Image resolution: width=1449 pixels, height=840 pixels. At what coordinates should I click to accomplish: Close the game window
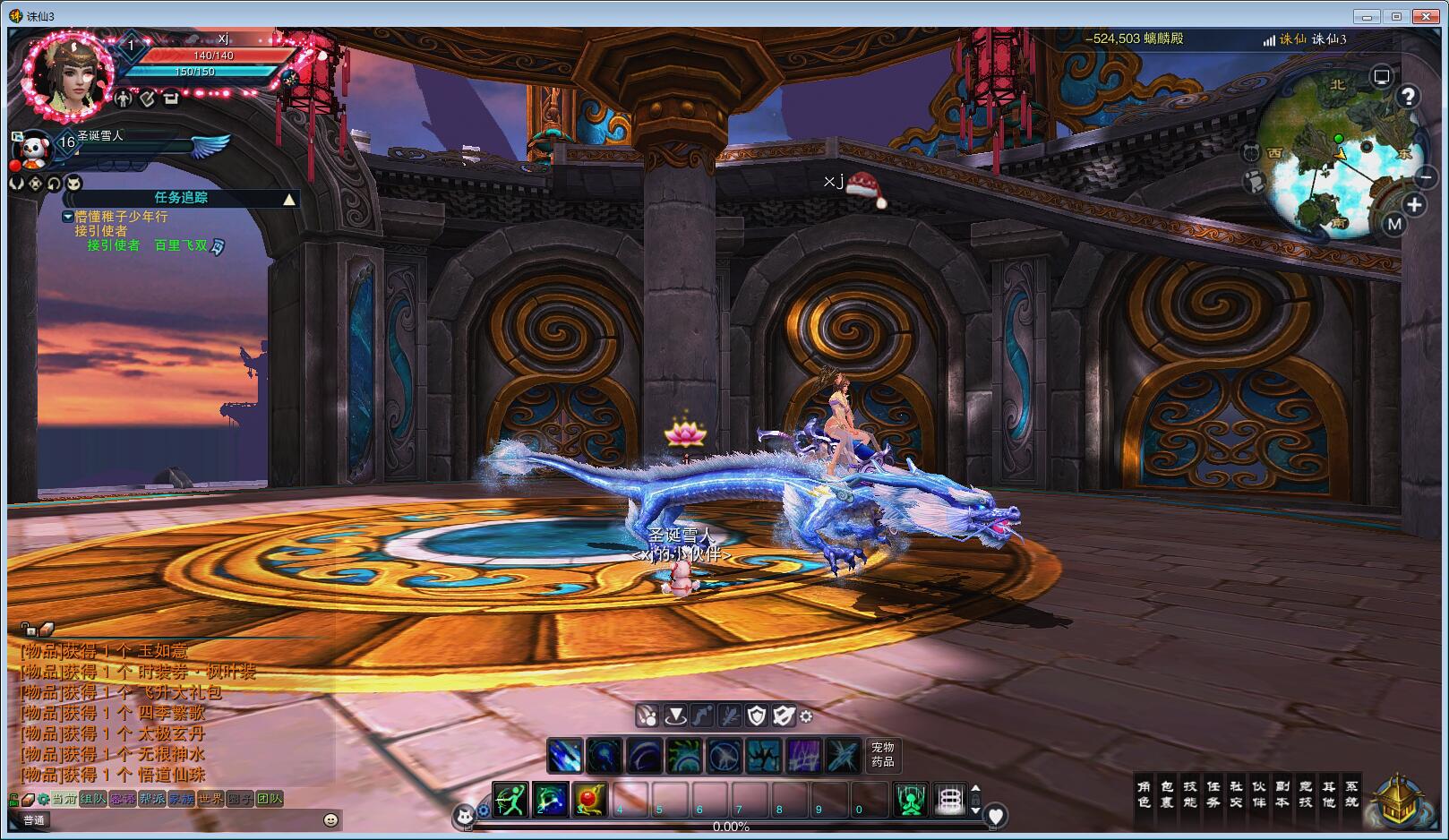point(1424,16)
